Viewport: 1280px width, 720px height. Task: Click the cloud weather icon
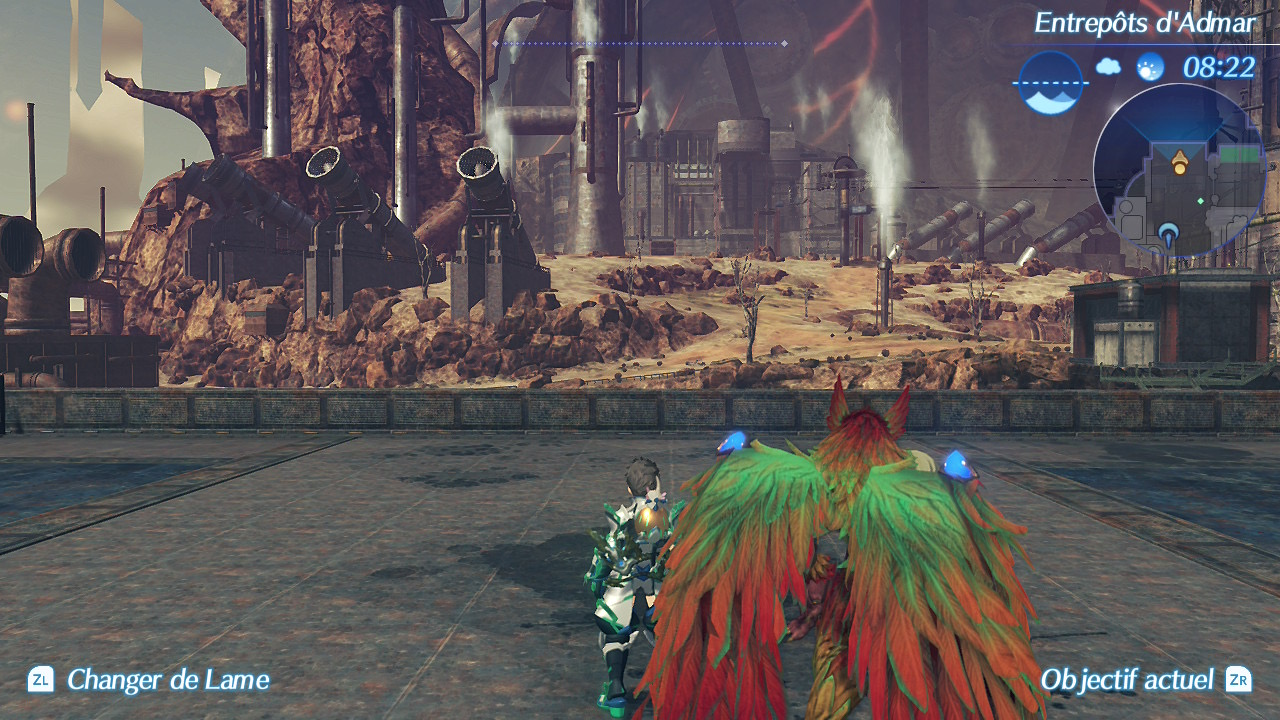1108,67
